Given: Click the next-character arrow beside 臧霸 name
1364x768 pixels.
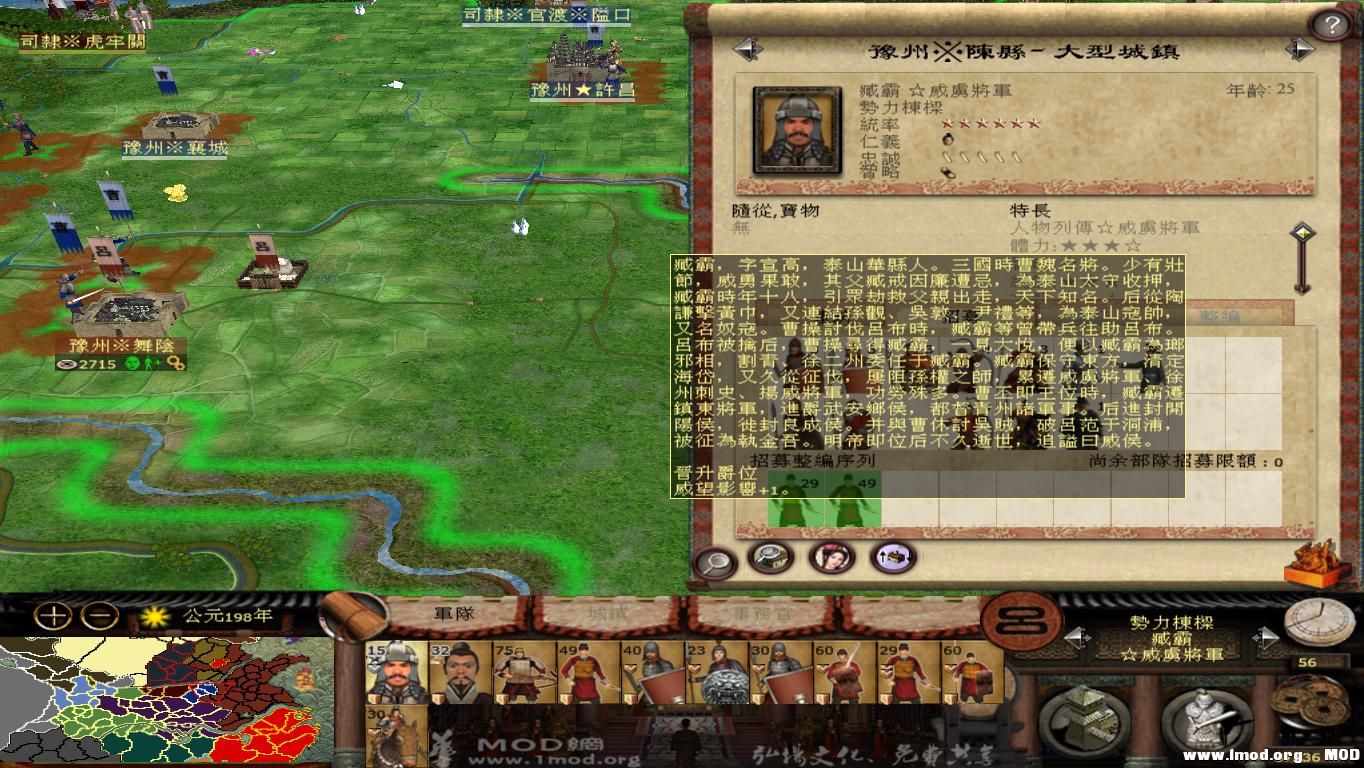Looking at the screenshot, I should (x=1267, y=637).
